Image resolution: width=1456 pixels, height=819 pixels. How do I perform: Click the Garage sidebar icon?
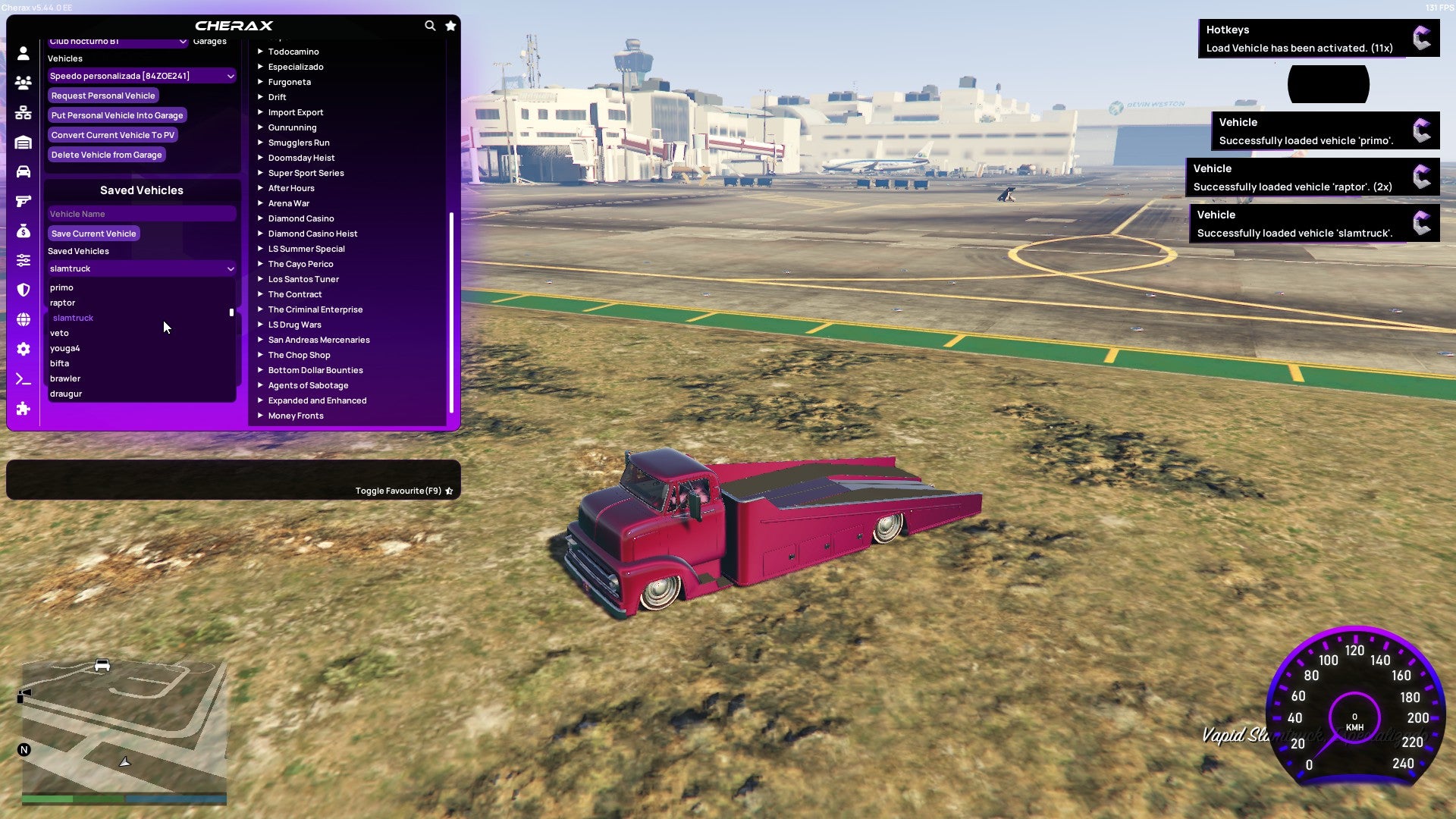pyautogui.click(x=23, y=141)
